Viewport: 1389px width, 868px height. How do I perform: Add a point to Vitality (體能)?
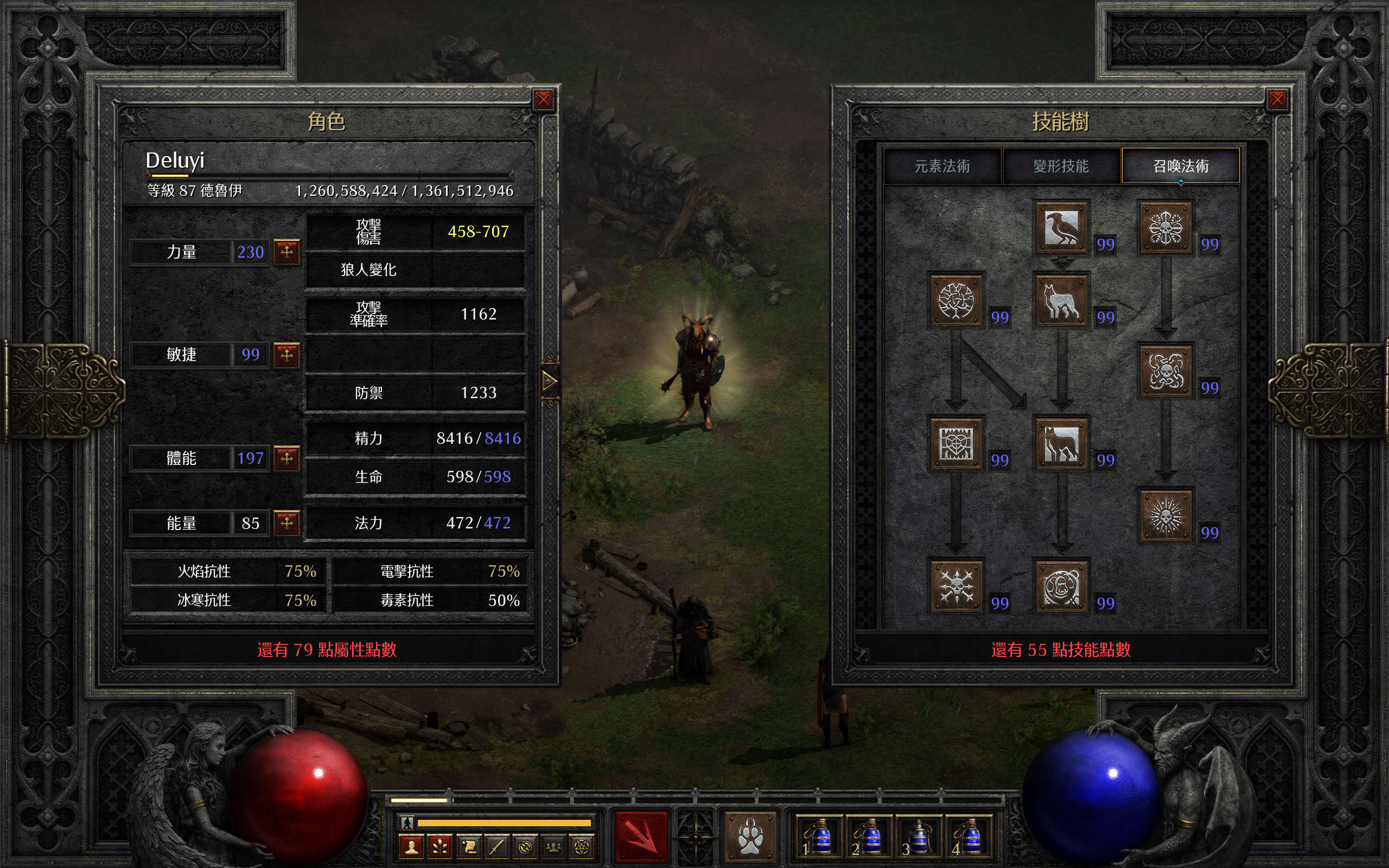[286, 458]
